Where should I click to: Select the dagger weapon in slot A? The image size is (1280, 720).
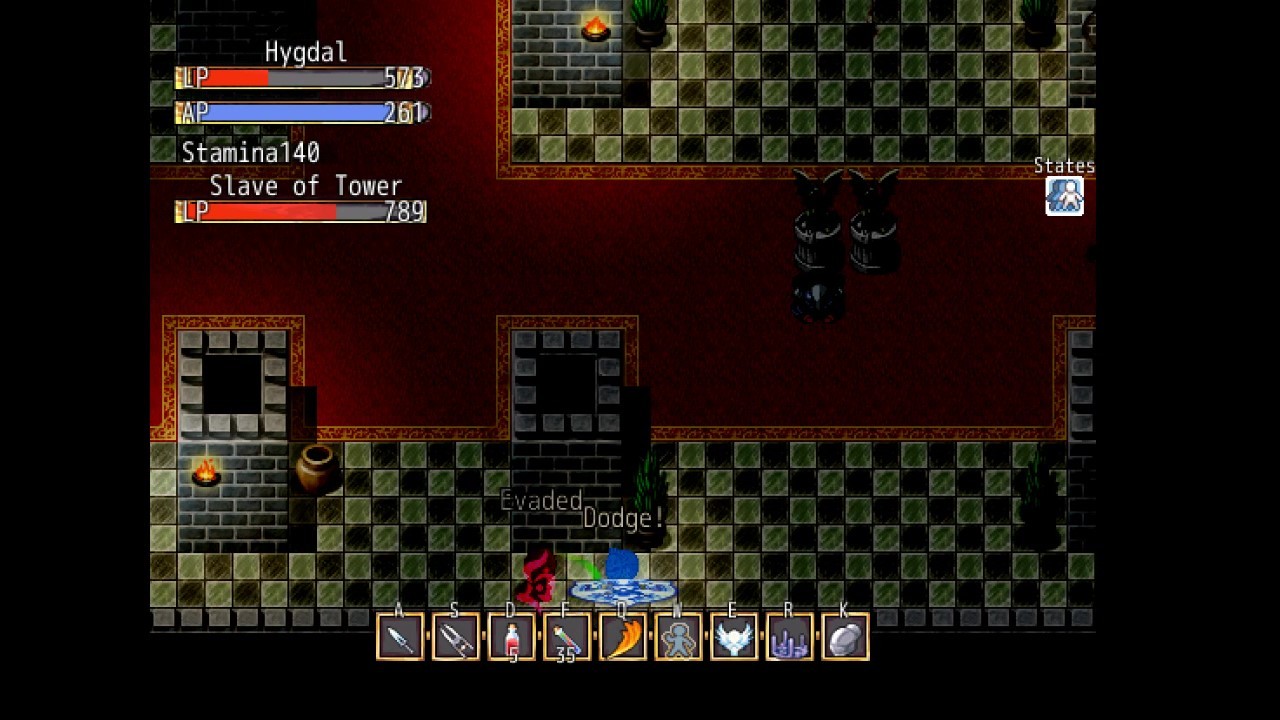pyautogui.click(x=399, y=636)
